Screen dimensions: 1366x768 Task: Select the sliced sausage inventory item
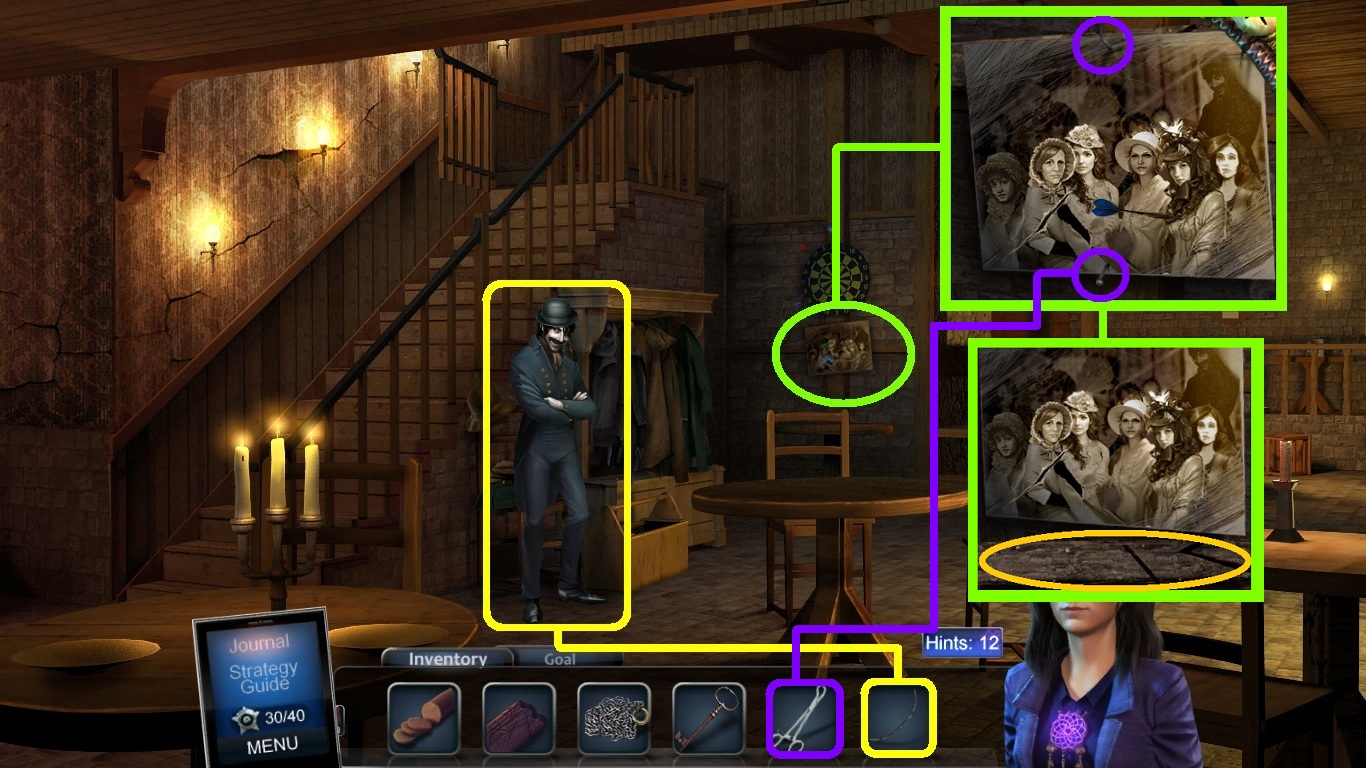tap(423, 718)
